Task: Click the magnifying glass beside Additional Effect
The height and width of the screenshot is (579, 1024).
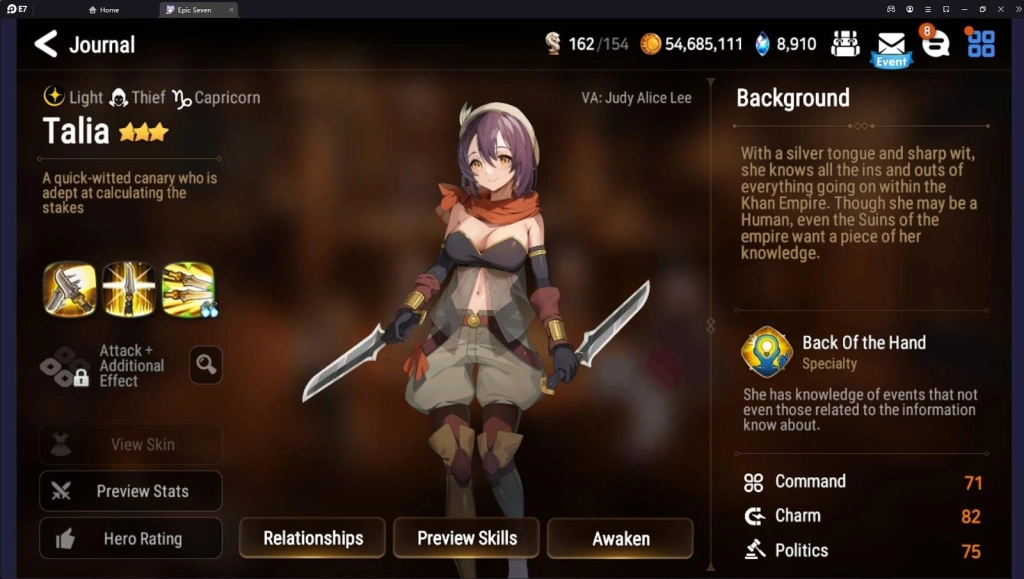Action: [x=206, y=365]
